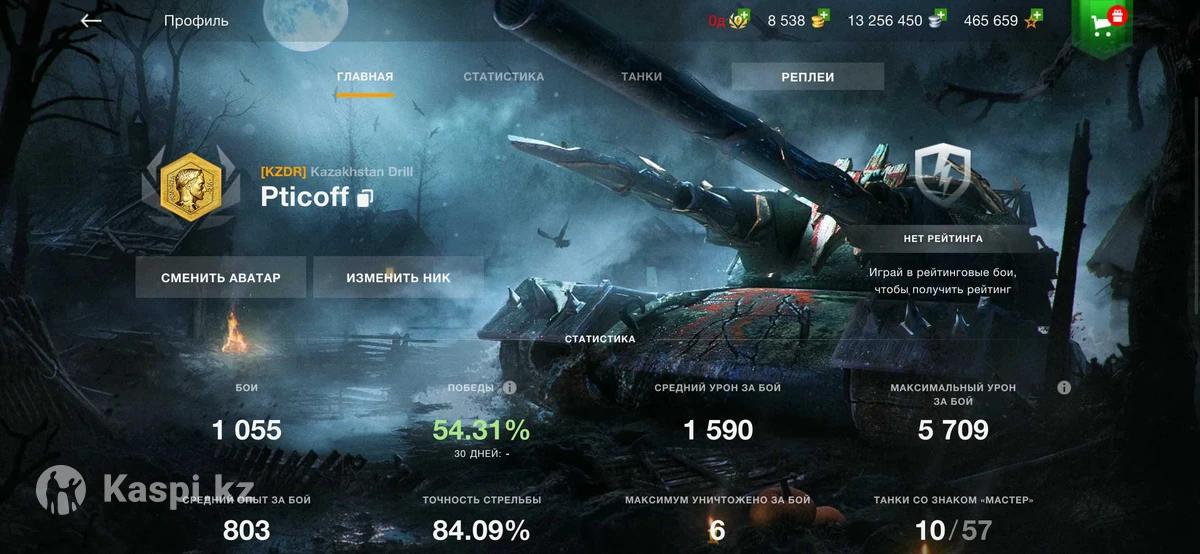Open the Танки tab

641,77
